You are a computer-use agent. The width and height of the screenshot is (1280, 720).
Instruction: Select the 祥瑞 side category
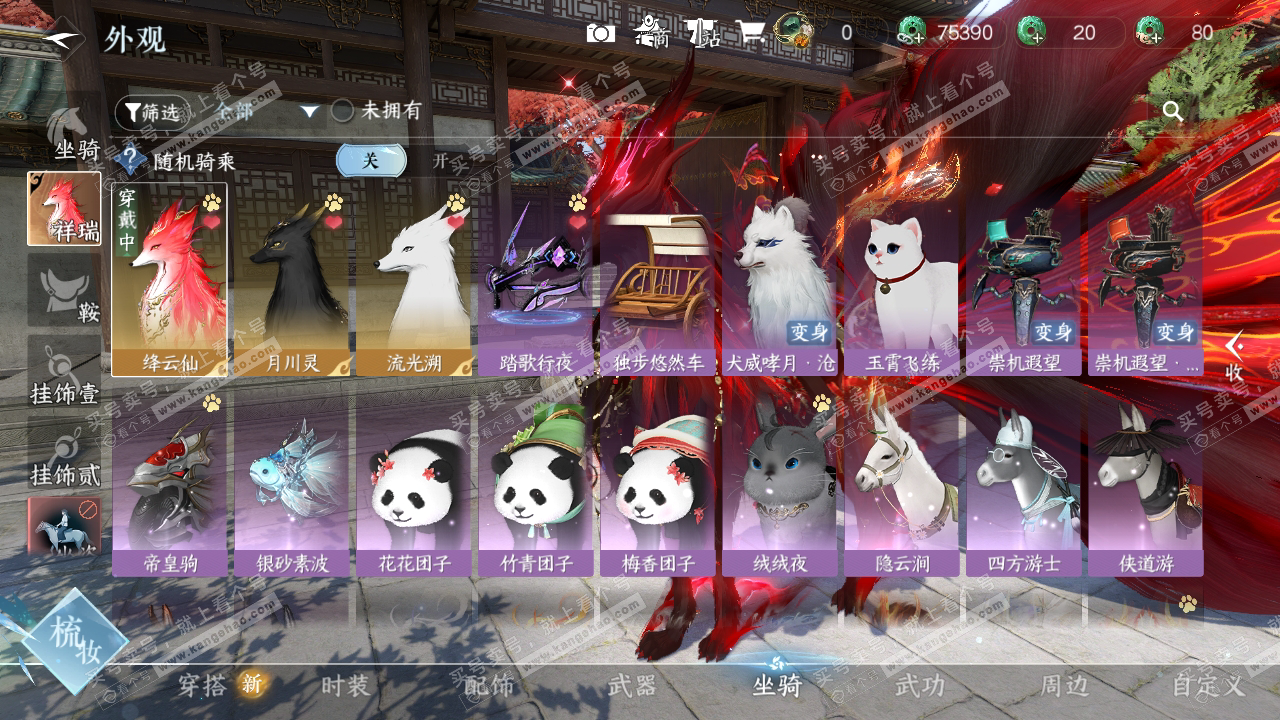click(x=64, y=208)
